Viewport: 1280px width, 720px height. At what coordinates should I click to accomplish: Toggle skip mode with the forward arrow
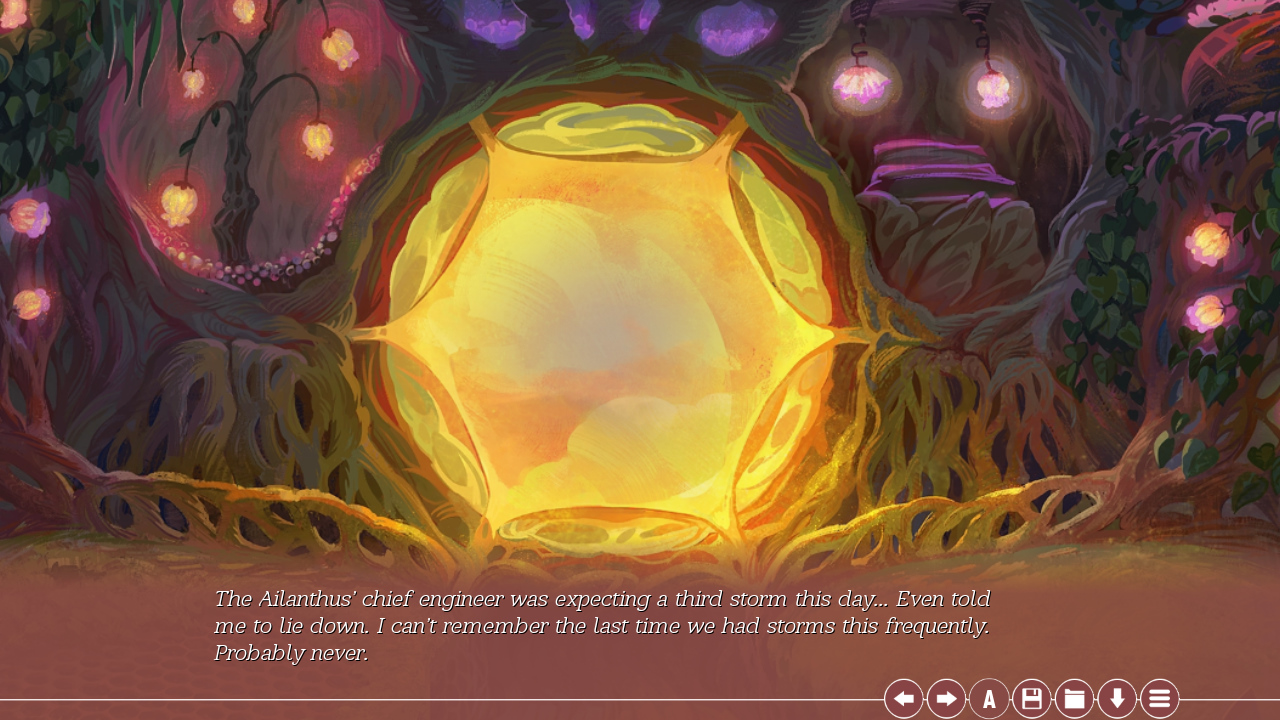coord(945,697)
